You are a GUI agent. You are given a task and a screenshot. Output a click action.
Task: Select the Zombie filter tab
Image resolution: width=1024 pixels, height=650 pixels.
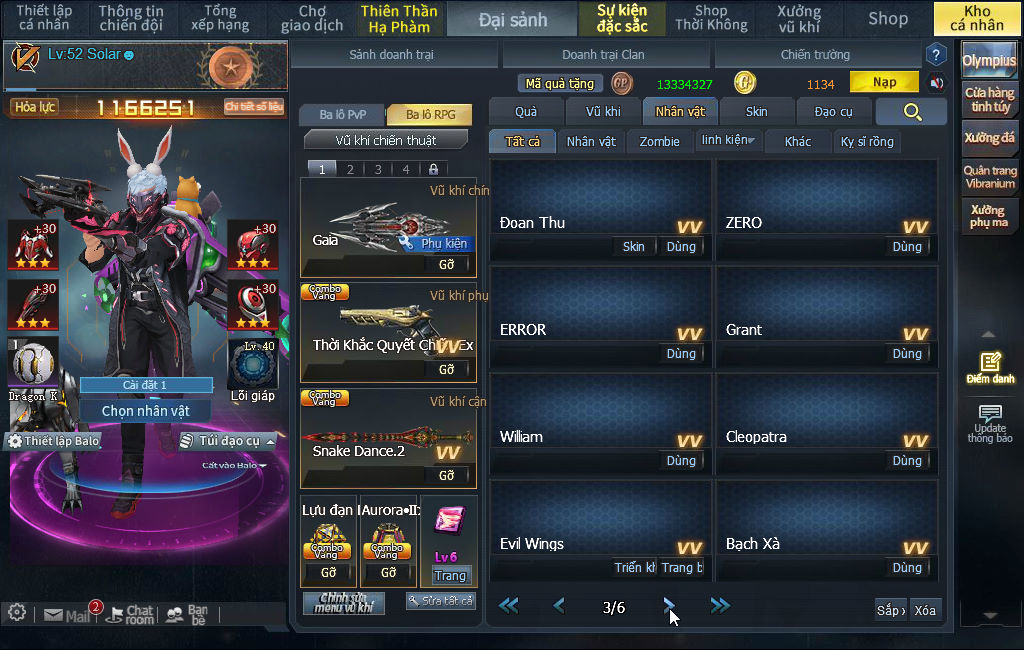(x=659, y=141)
